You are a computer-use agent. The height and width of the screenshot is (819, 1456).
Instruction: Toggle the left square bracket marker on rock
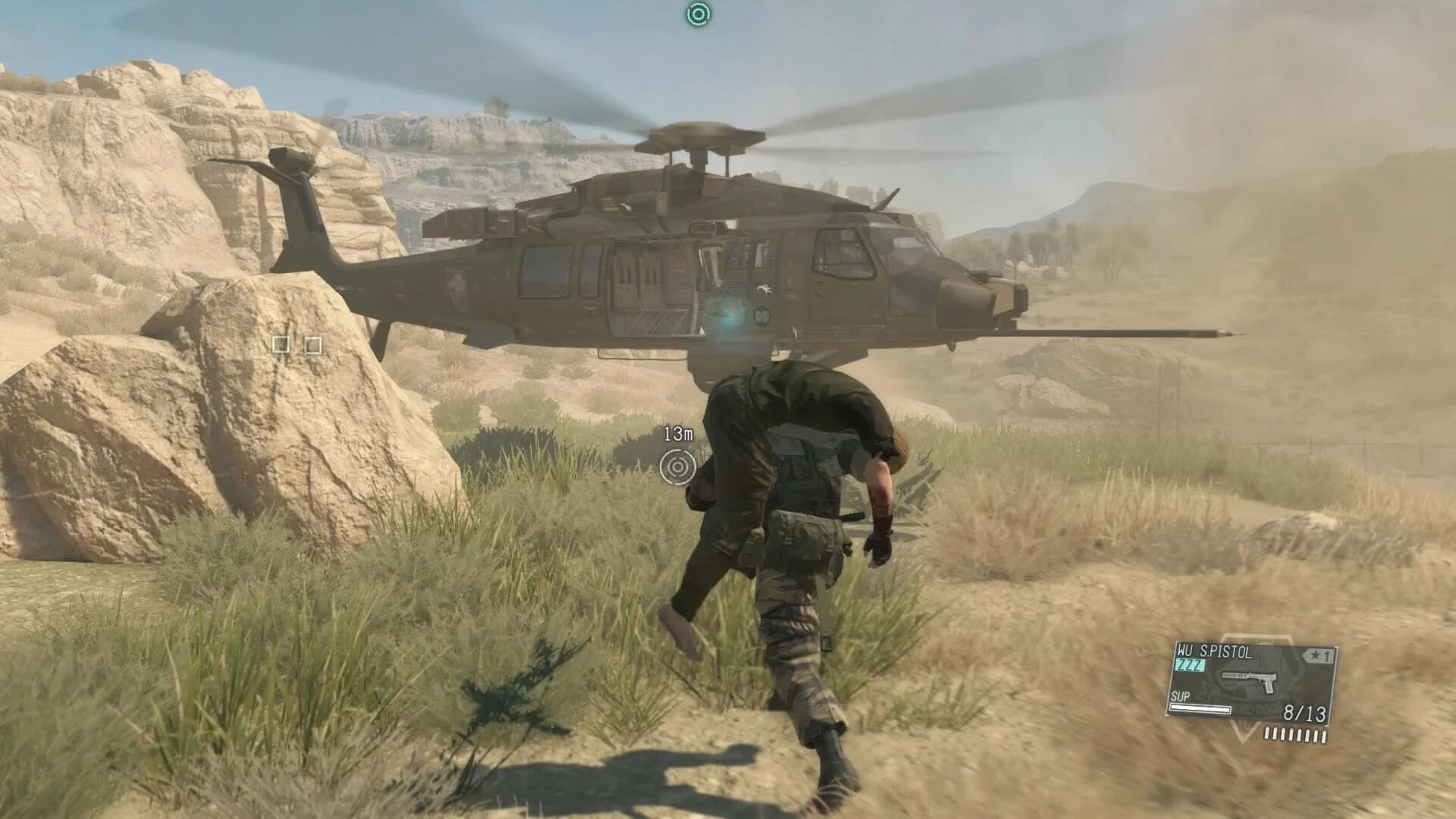(x=281, y=346)
